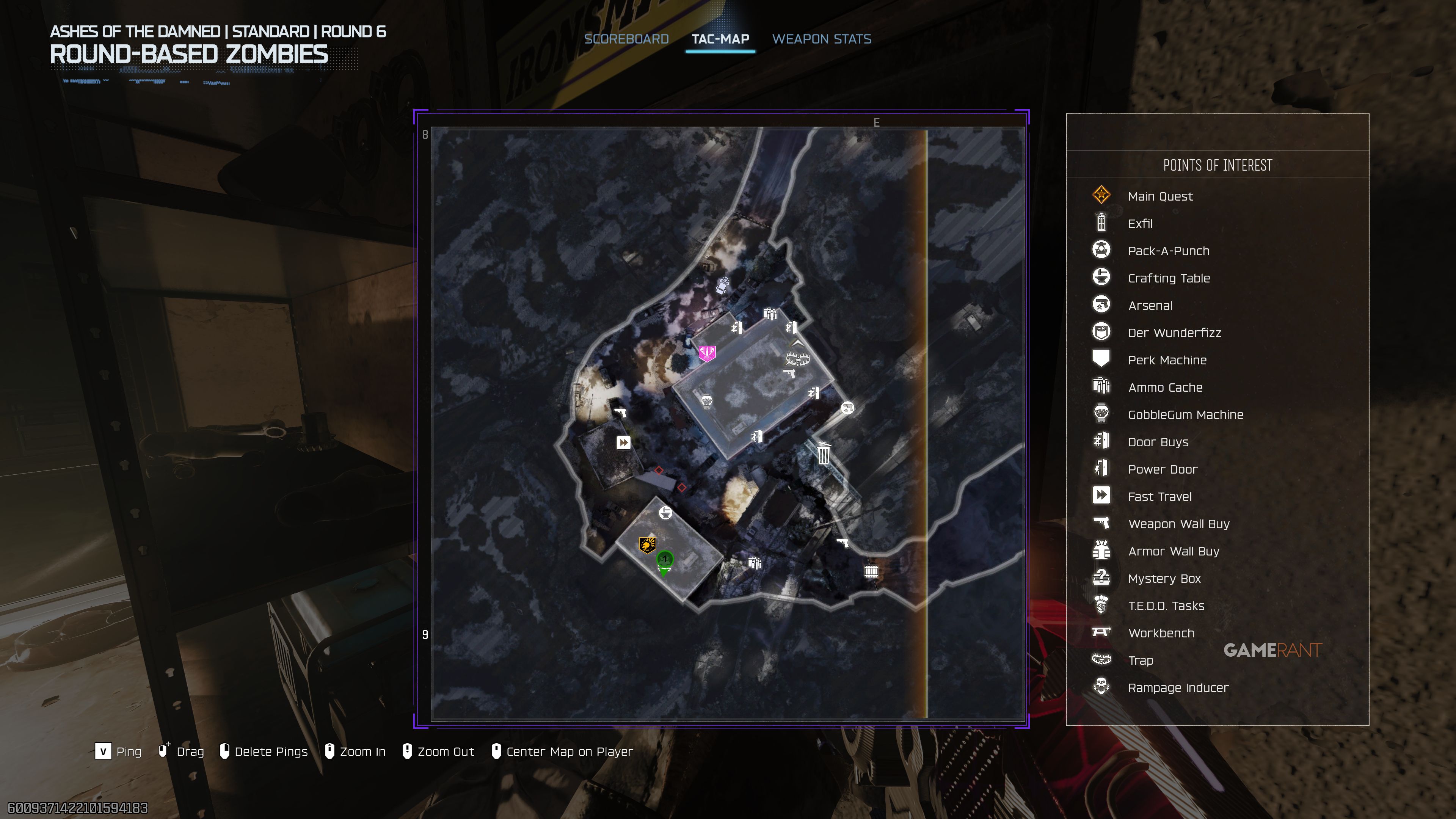Click the trash can marker on the map
Image resolution: width=1456 pixels, height=819 pixels.
click(x=824, y=453)
